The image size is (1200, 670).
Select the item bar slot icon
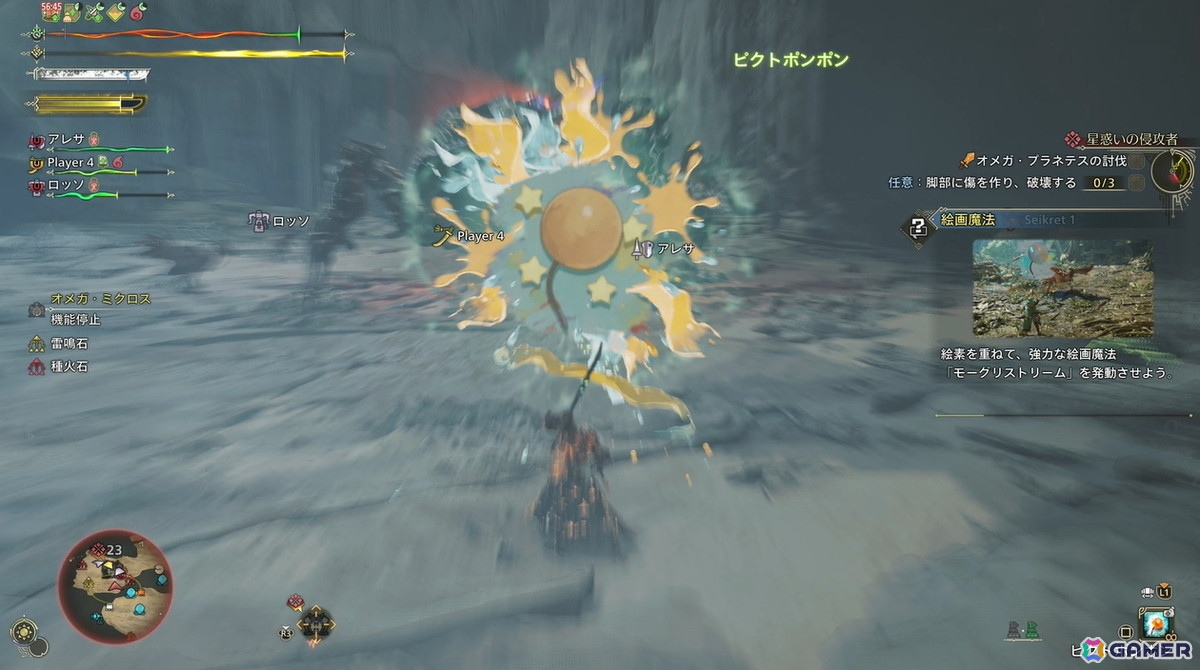point(1157,623)
